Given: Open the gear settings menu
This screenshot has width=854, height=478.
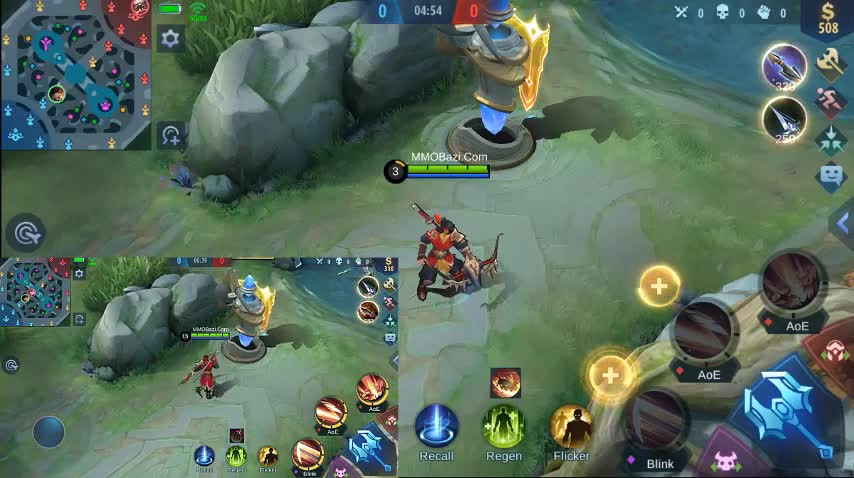Looking at the screenshot, I should click(x=171, y=39).
